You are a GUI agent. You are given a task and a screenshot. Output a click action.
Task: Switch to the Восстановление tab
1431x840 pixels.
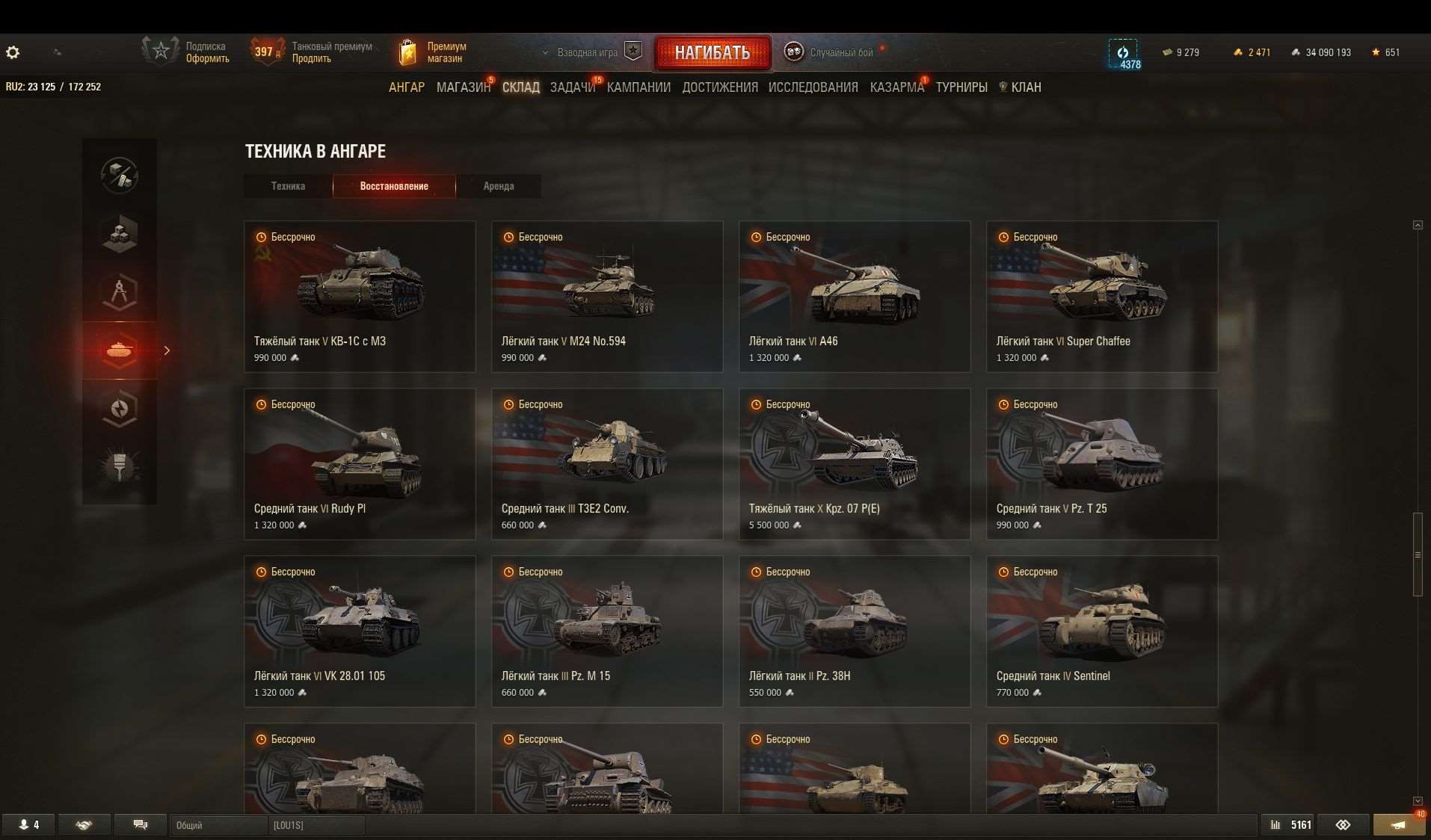394,186
